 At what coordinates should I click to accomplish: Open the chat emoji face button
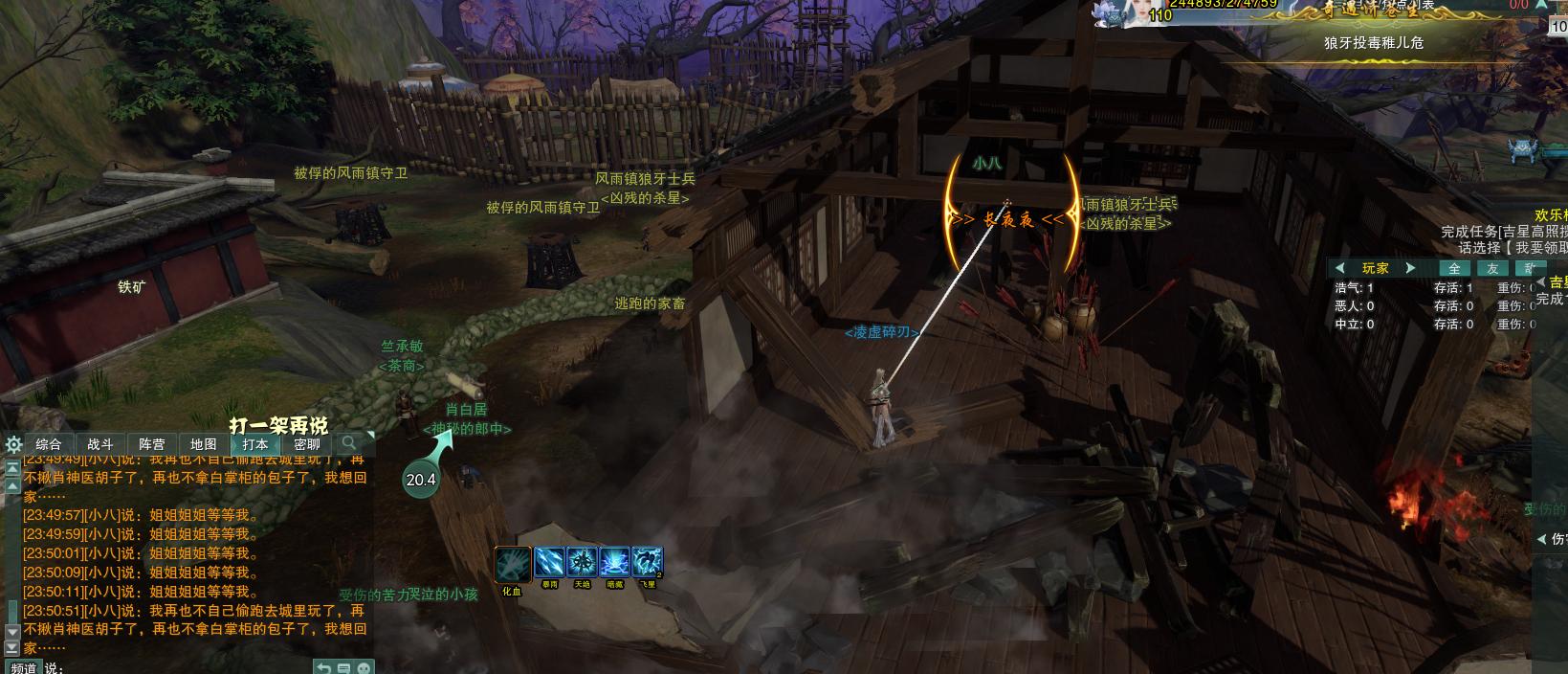pyautogui.click(x=363, y=667)
